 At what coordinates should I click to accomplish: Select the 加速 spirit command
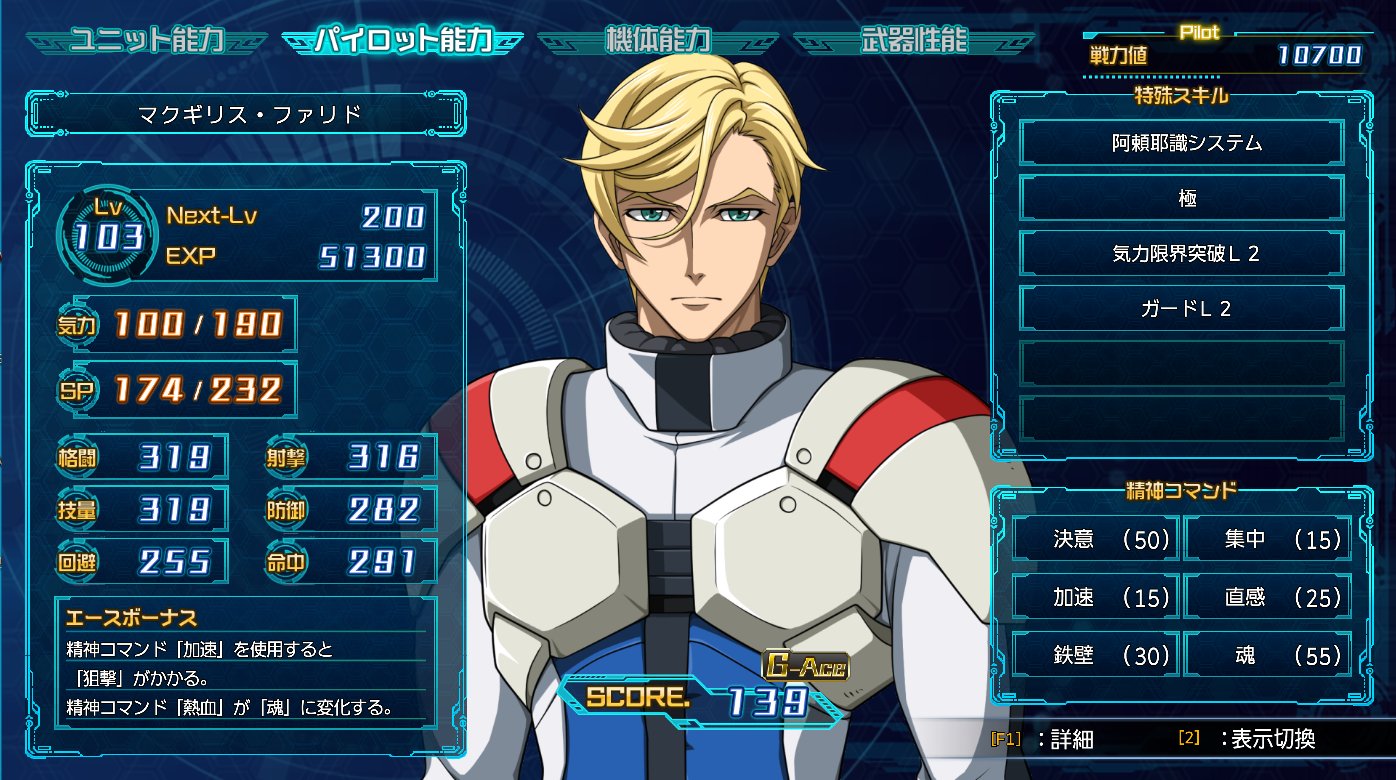(1096, 598)
